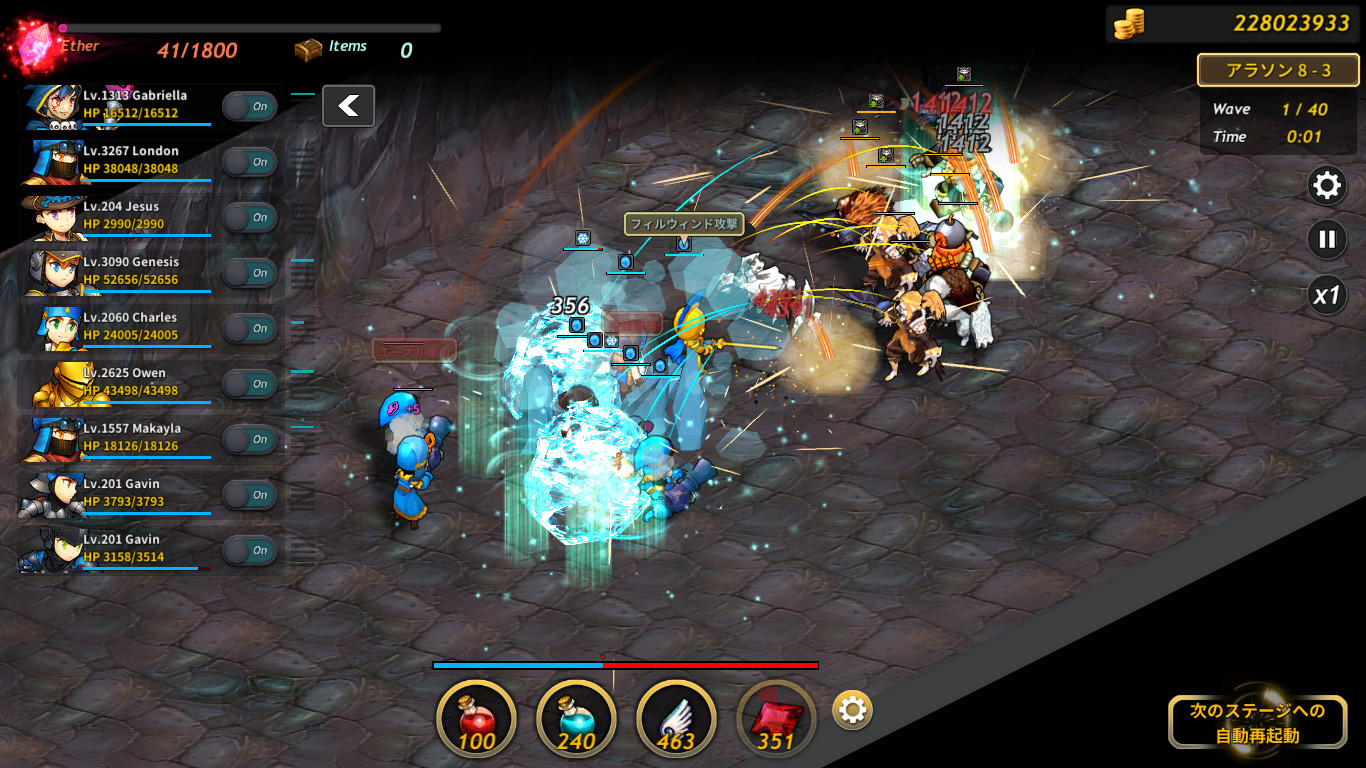Use the red health potion

(477, 719)
